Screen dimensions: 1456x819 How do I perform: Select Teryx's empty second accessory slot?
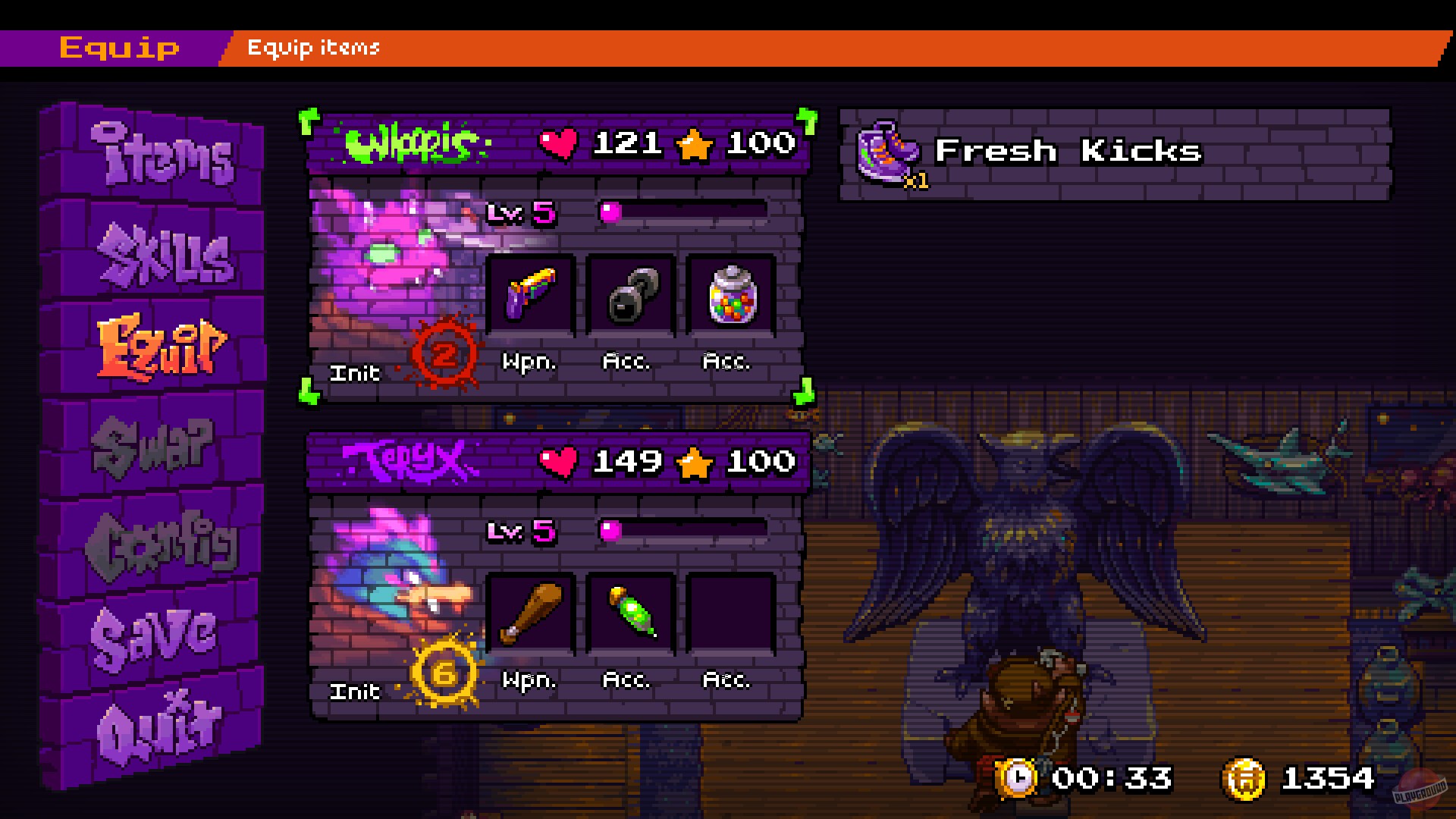728,614
